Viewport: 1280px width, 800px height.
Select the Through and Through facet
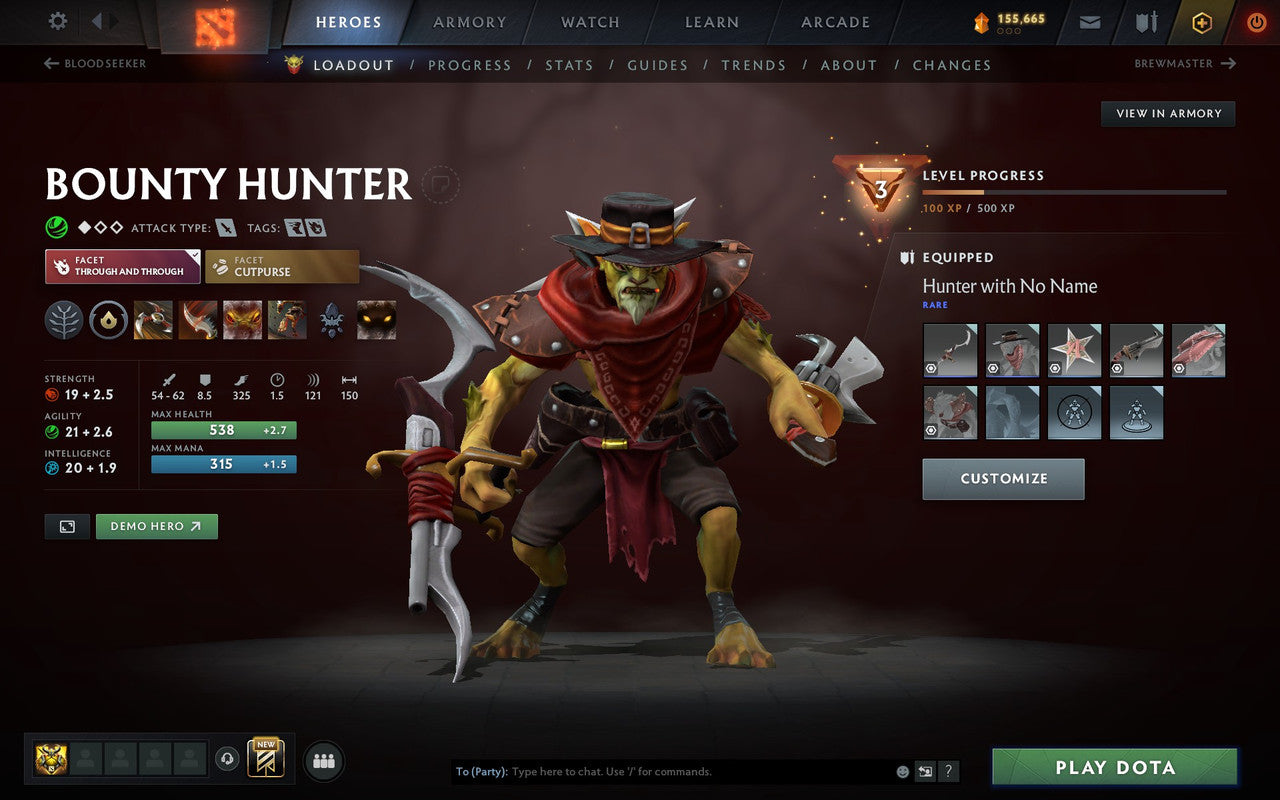[122, 265]
